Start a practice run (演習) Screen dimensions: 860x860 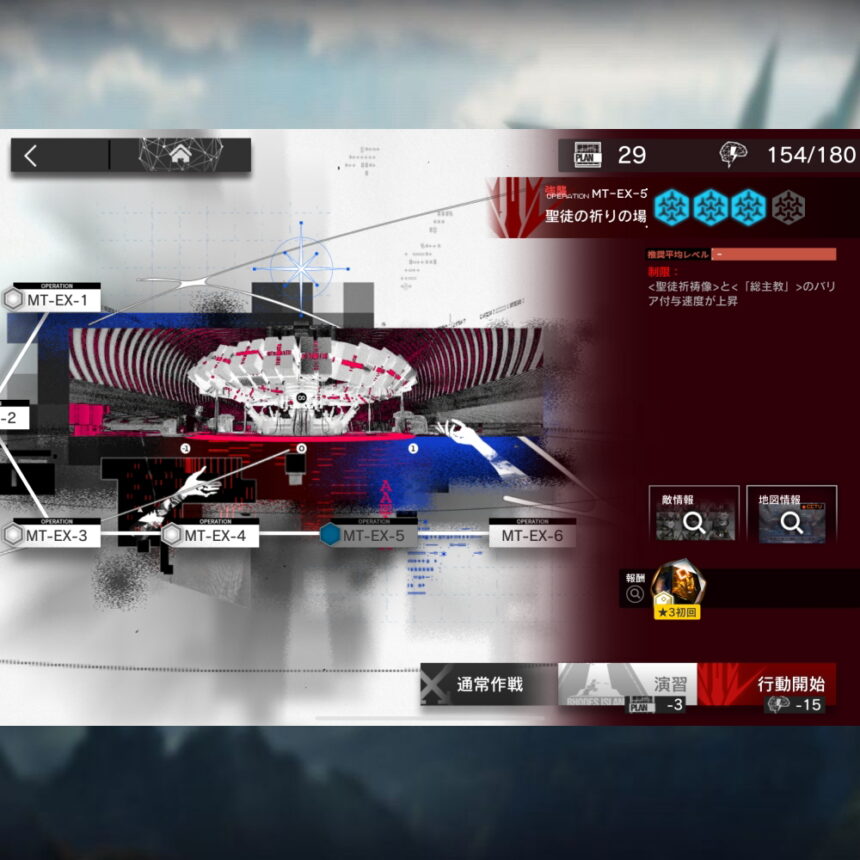626,687
